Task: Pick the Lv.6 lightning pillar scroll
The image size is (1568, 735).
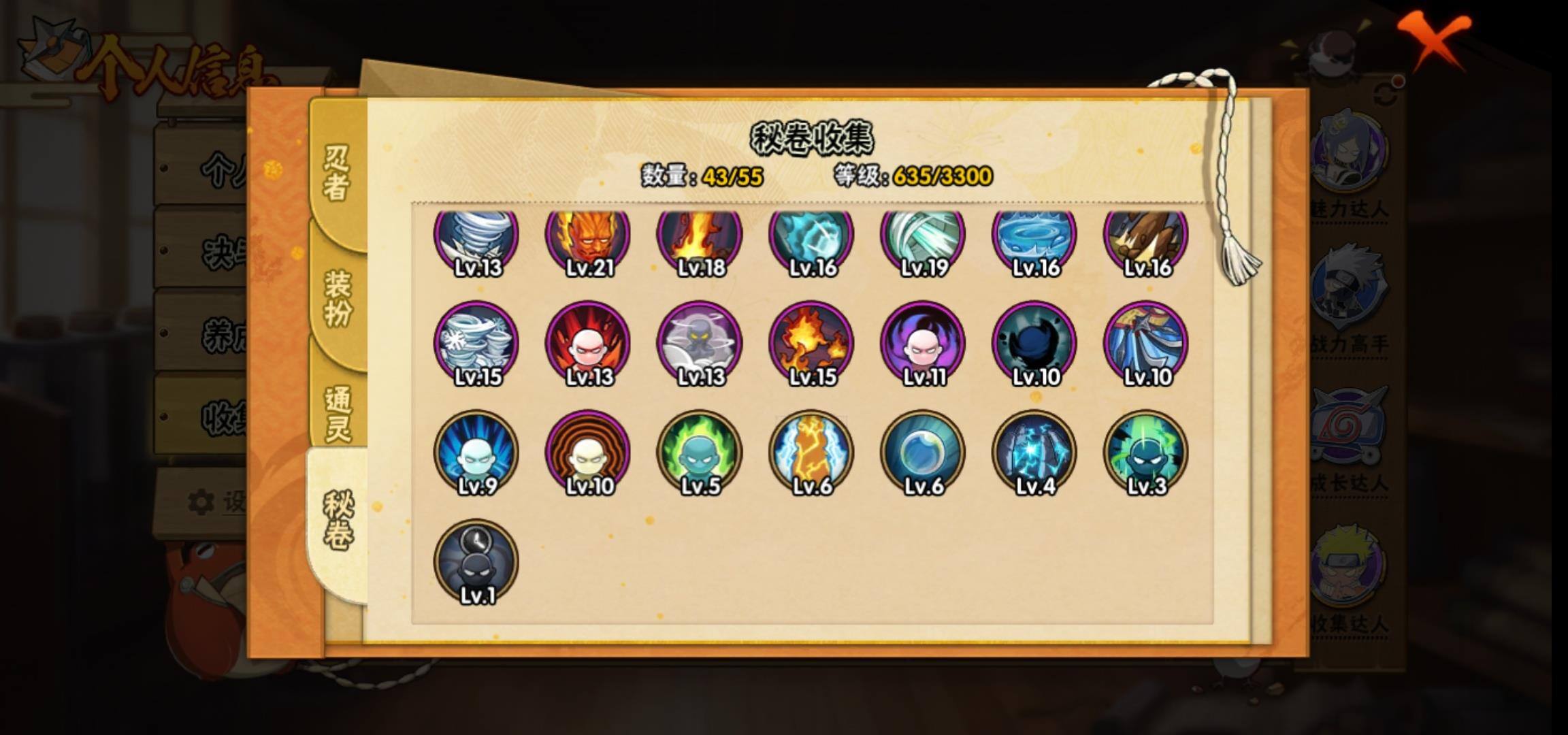Action: click(811, 453)
